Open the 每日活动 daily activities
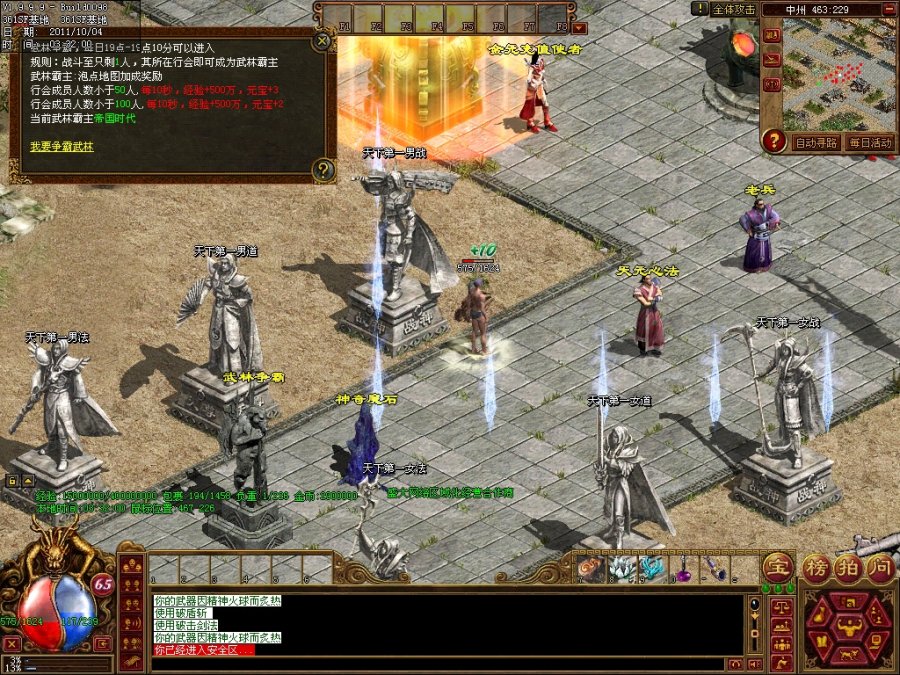Viewport: 900px width, 675px height. click(869, 143)
